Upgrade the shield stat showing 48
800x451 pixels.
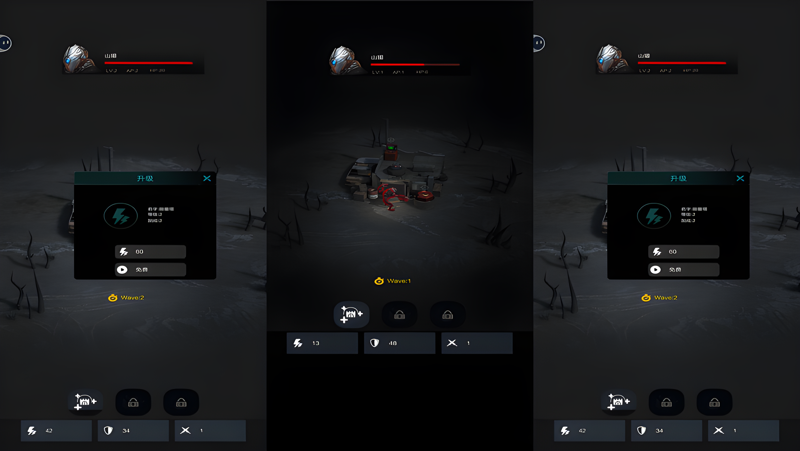tap(399, 343)
